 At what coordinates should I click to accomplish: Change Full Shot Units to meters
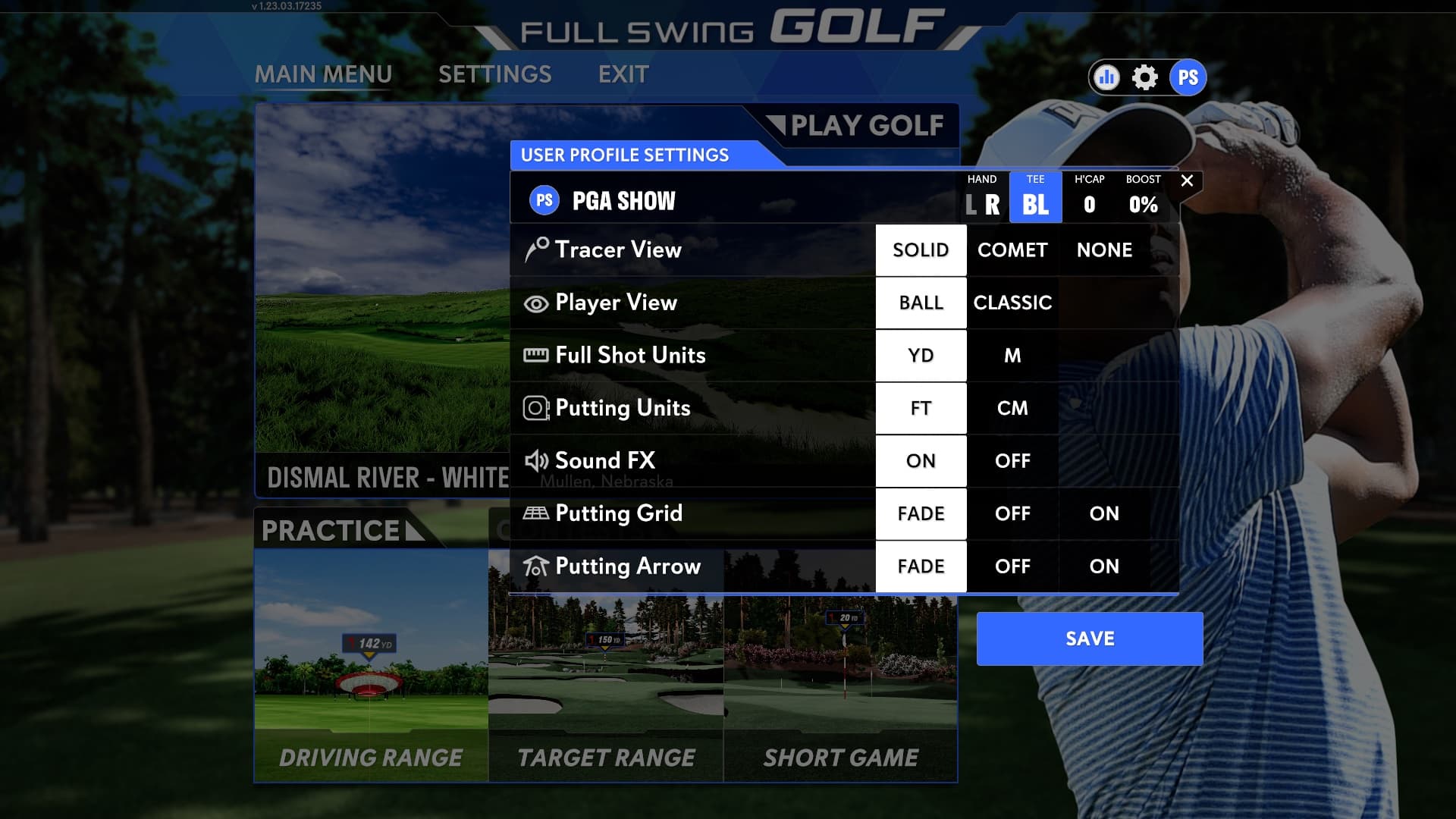click(1012, 355)
